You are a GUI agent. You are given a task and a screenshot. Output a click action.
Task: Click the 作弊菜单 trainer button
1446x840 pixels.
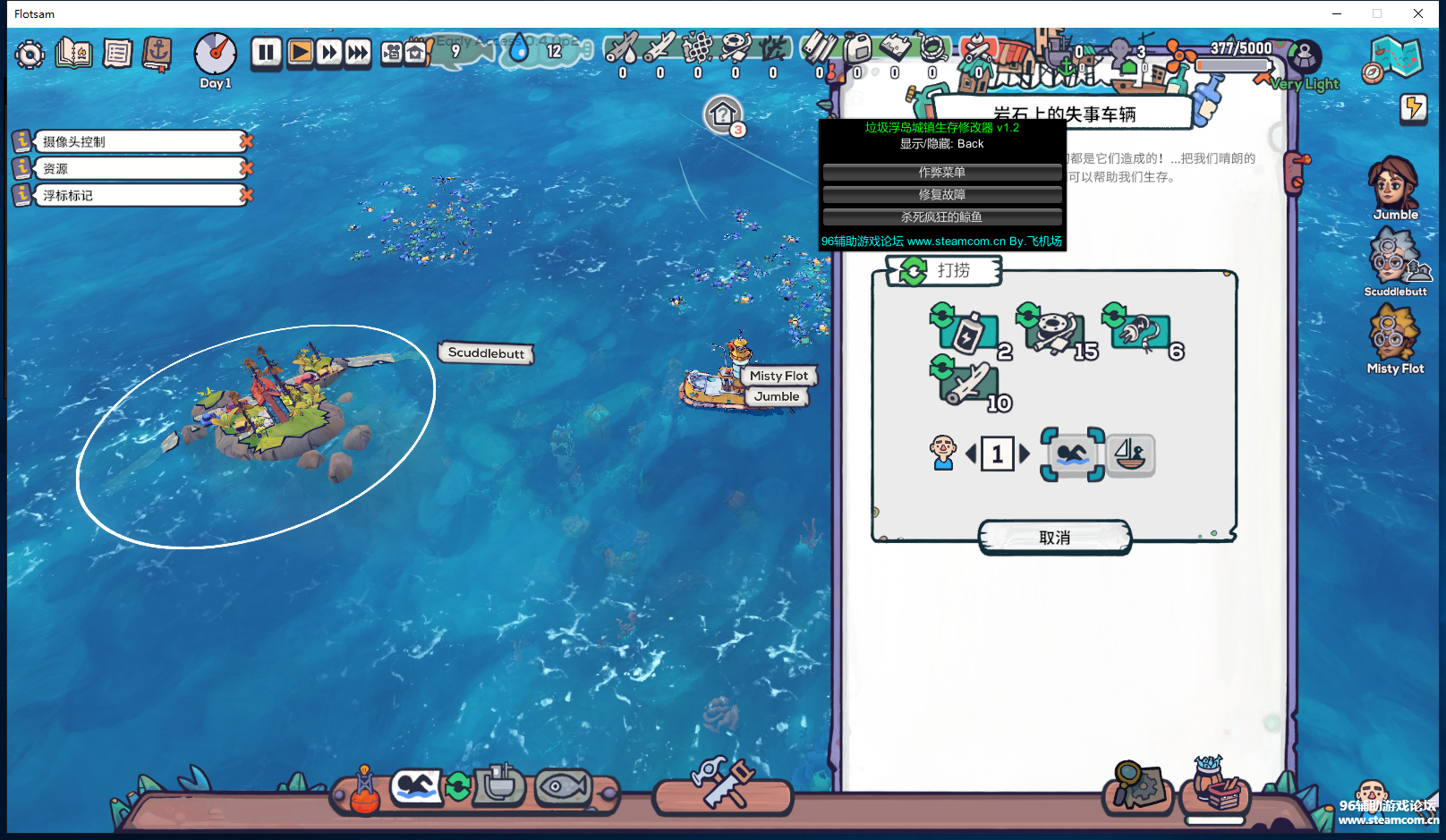point(941,172)
